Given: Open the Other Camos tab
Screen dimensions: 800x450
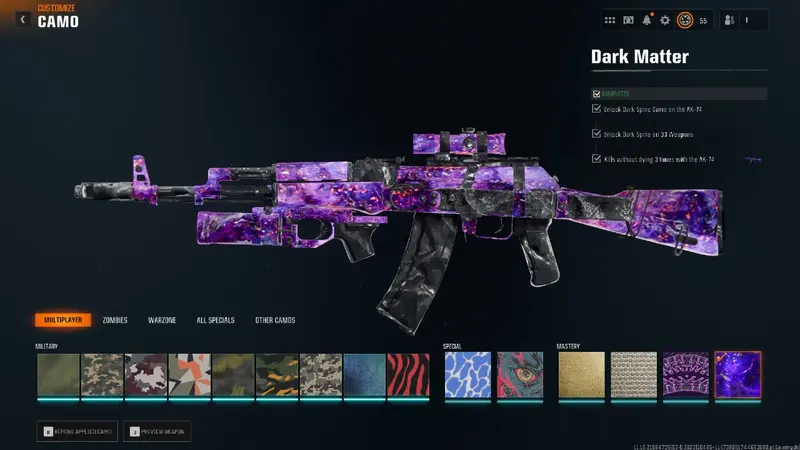Looking at the screenshot, I should 275,320.
